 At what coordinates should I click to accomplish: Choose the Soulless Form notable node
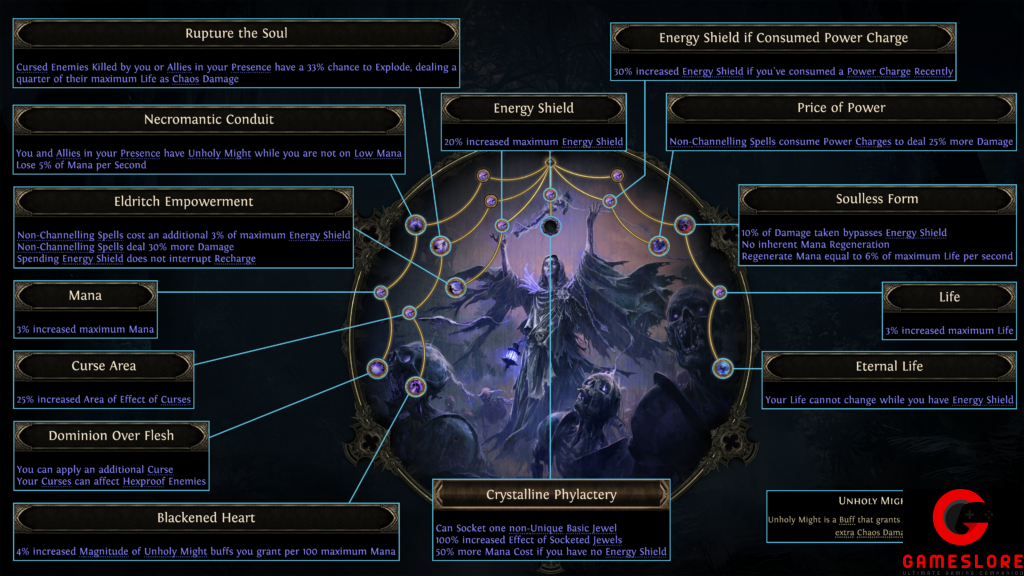[685, 225]
